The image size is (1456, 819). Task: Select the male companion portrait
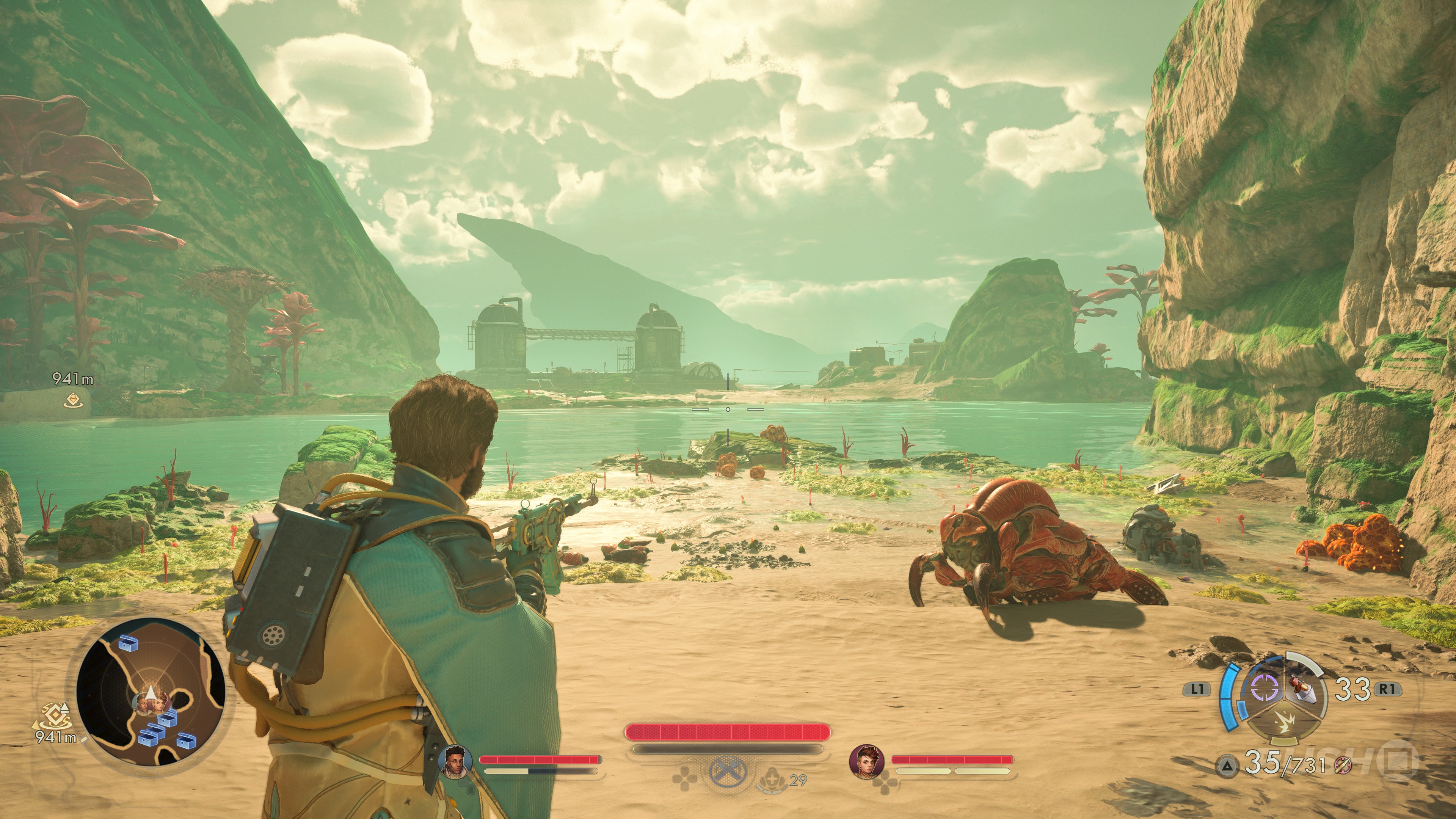point(455,760)
